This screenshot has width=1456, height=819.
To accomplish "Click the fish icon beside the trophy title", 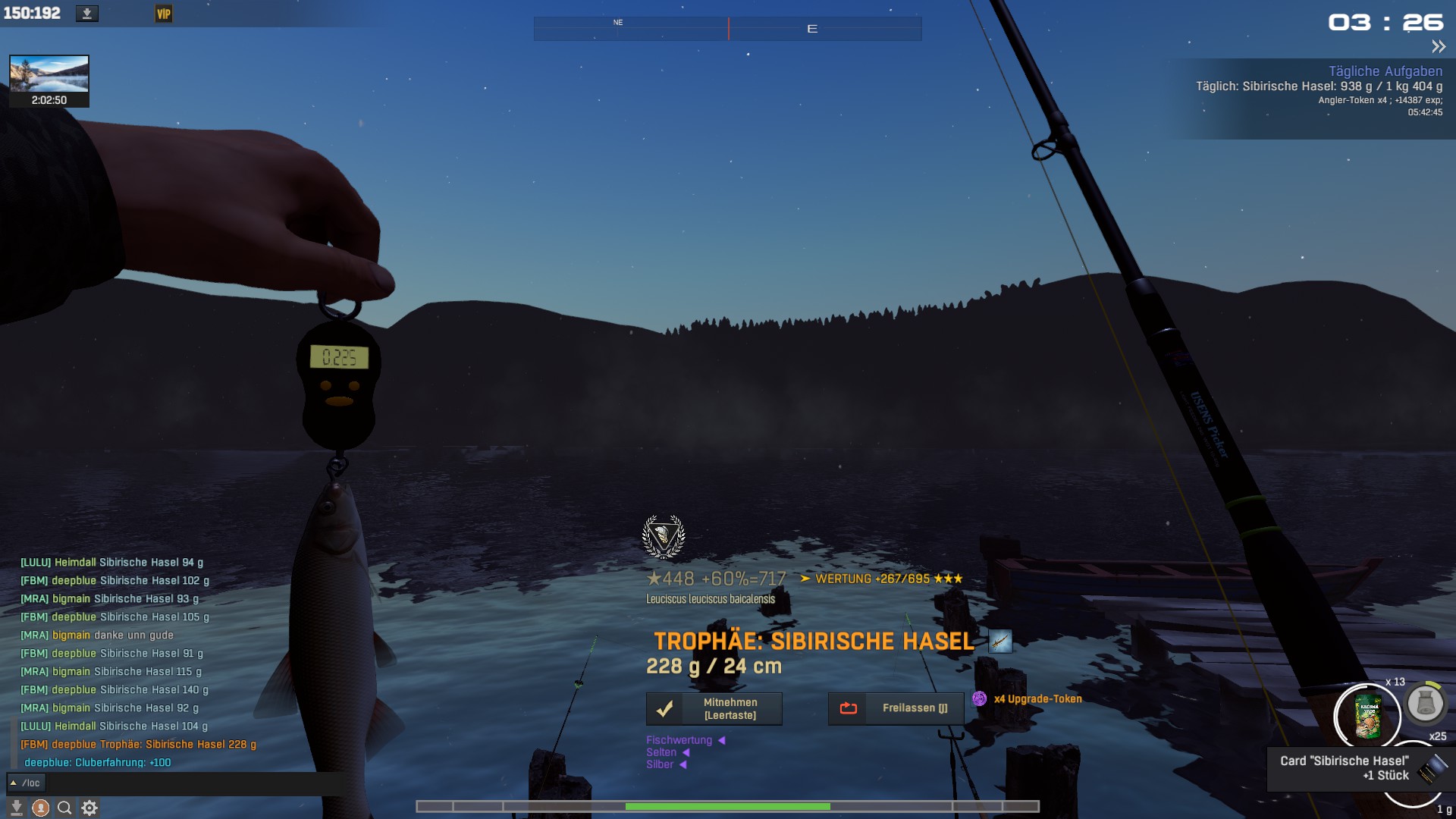I will point(1000,642).
